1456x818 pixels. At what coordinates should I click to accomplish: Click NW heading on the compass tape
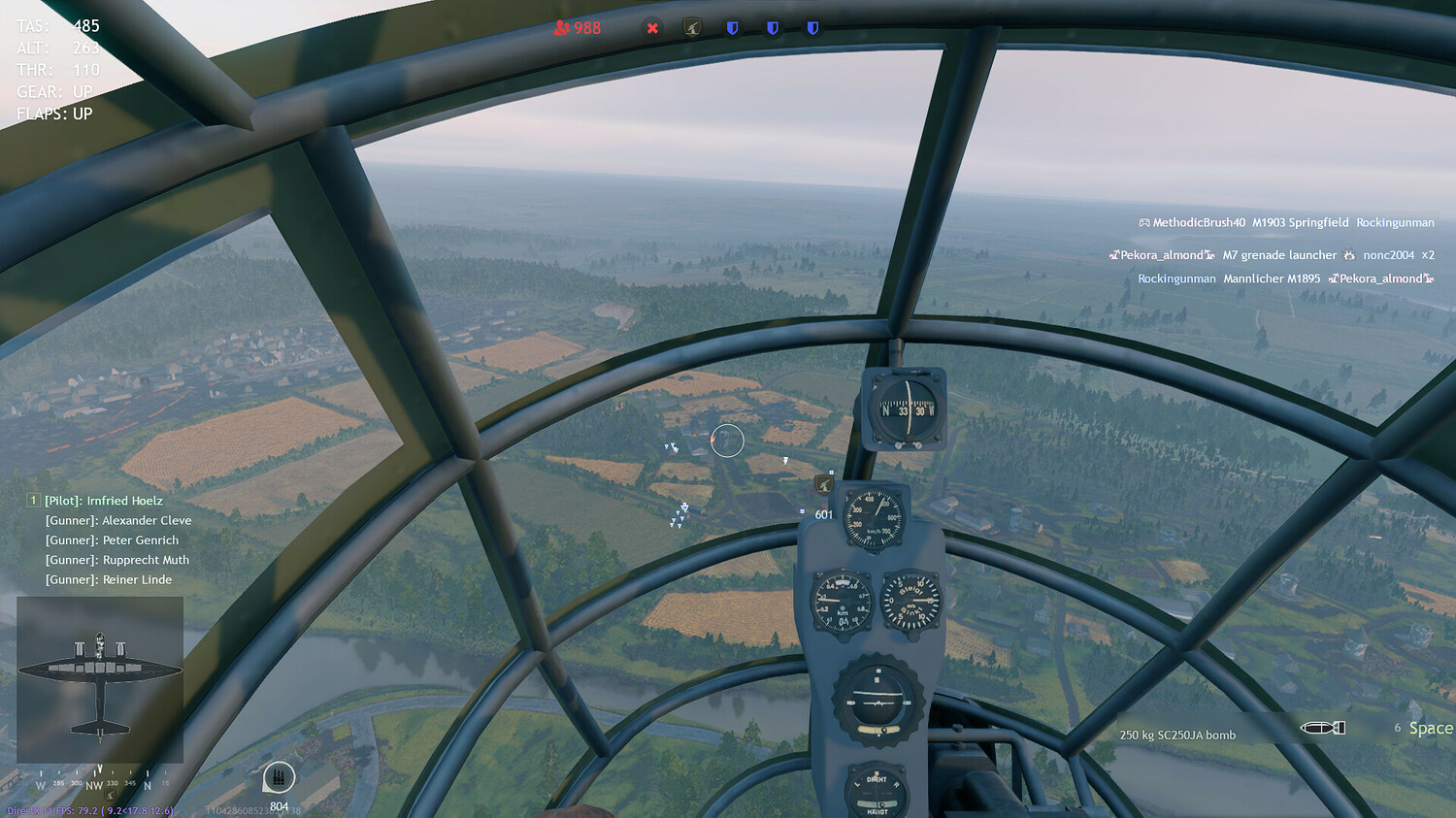tap(92, 782)
